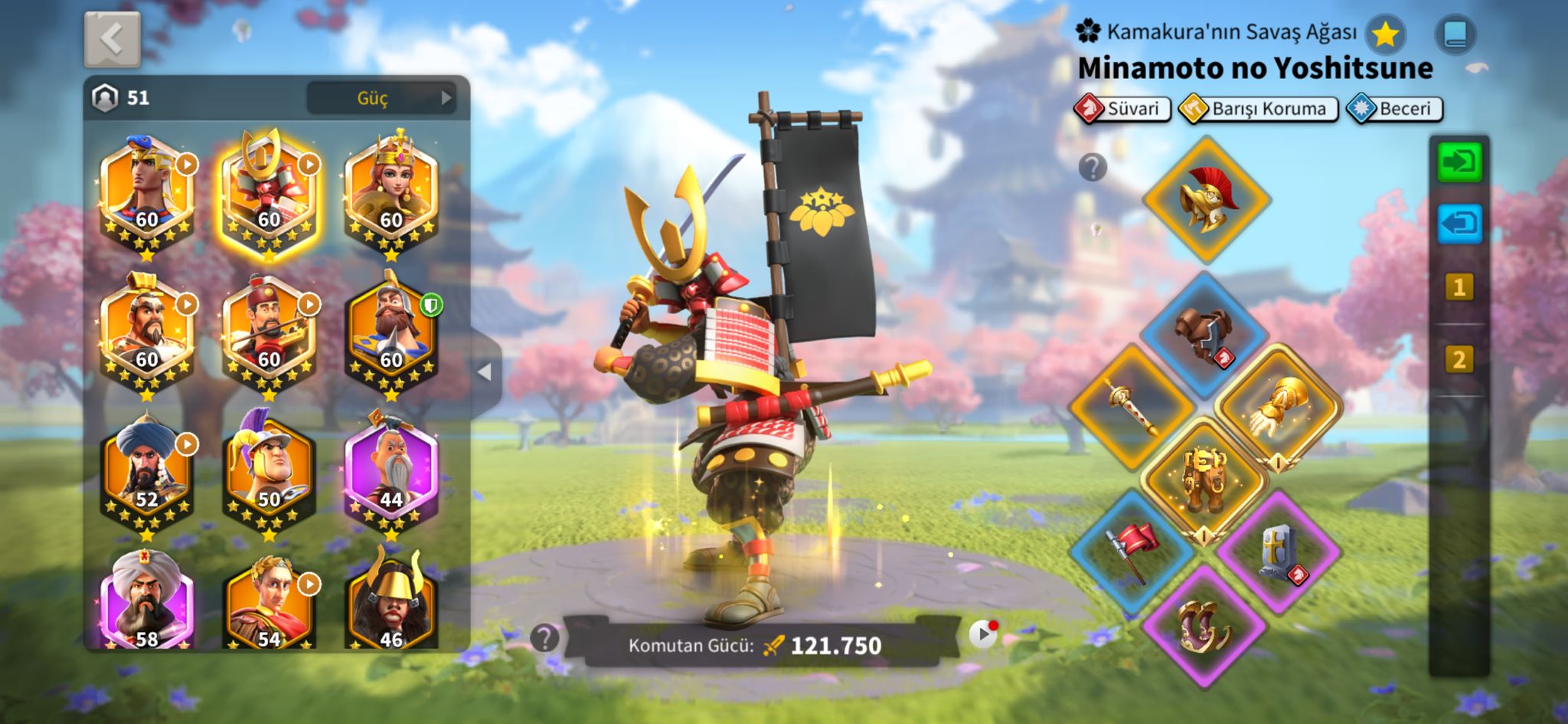Screen dimensions: 1568x724
Task: Toggle the gold star favorite button
Action: [x=1385, y=34]
